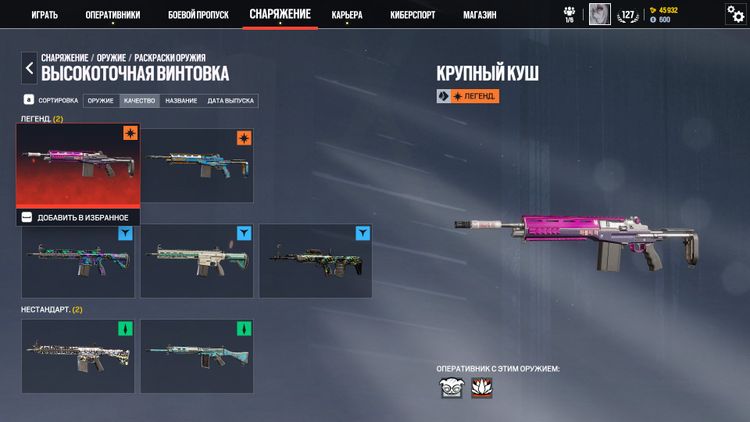Image resolution: width=750 pixels, height=422 pixels.
Task: Select the second legendary blue rifle skin
Action: (x=196, y=164)
